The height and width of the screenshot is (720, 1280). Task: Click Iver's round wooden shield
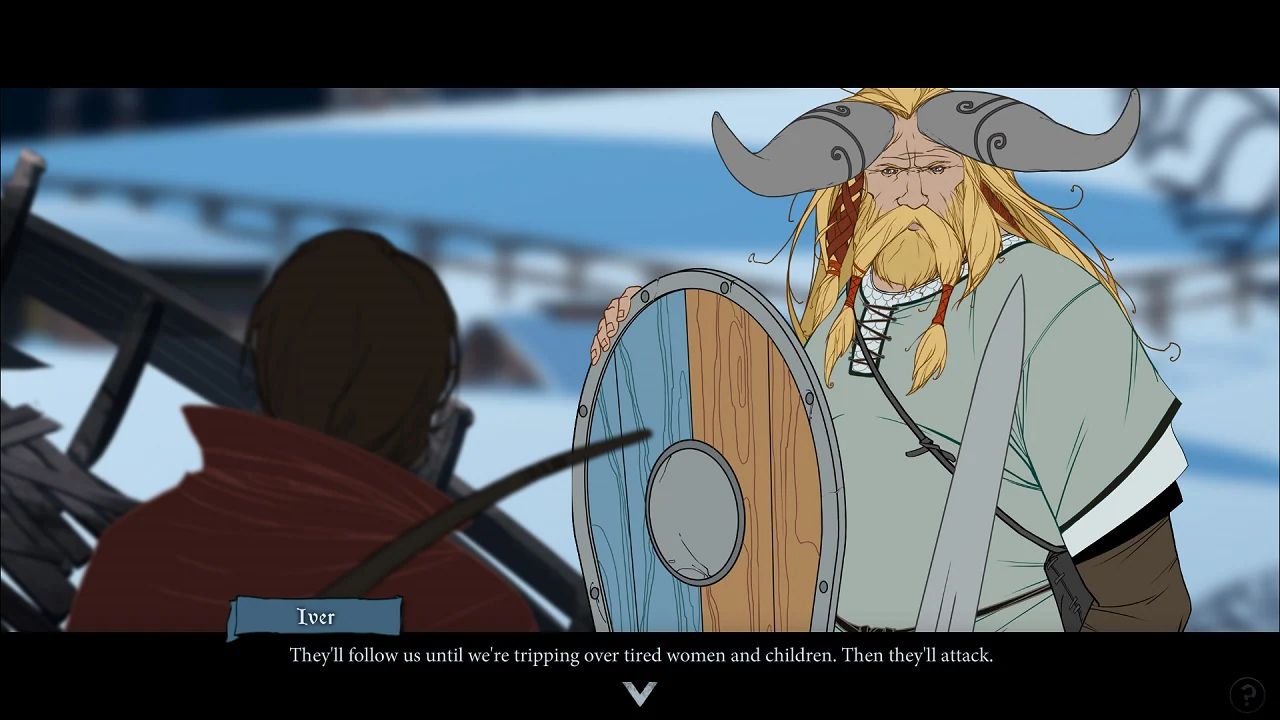click(700, 440)
